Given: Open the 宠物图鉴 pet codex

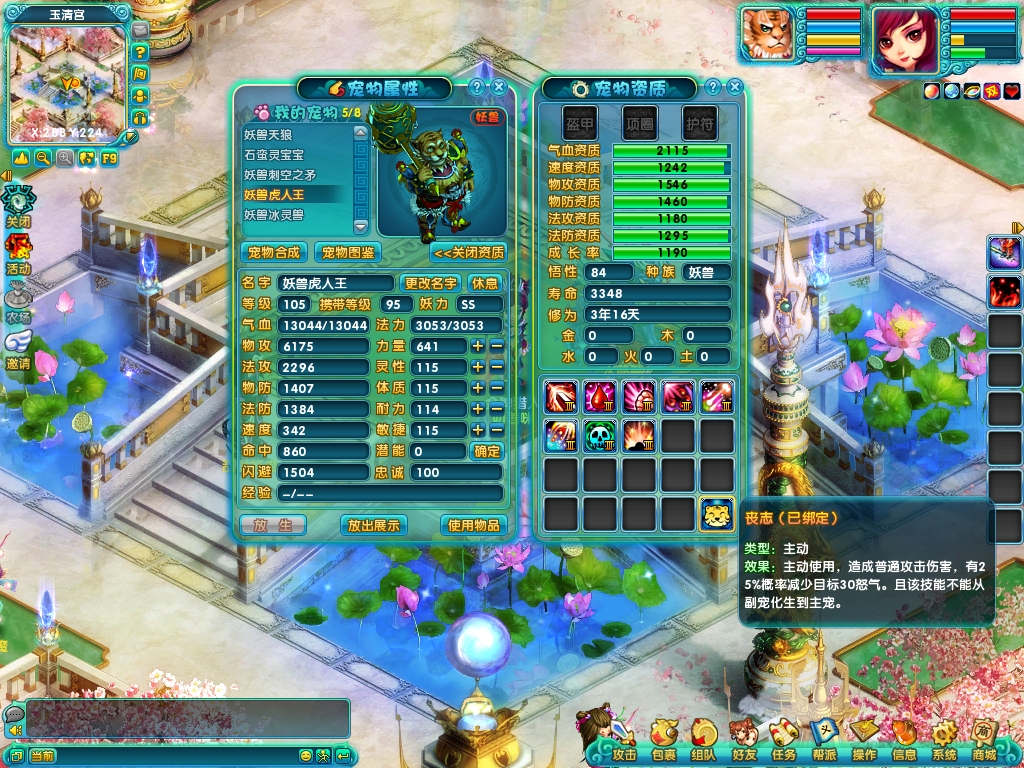Looking at the screenshot, I should [x=348, y=252].
